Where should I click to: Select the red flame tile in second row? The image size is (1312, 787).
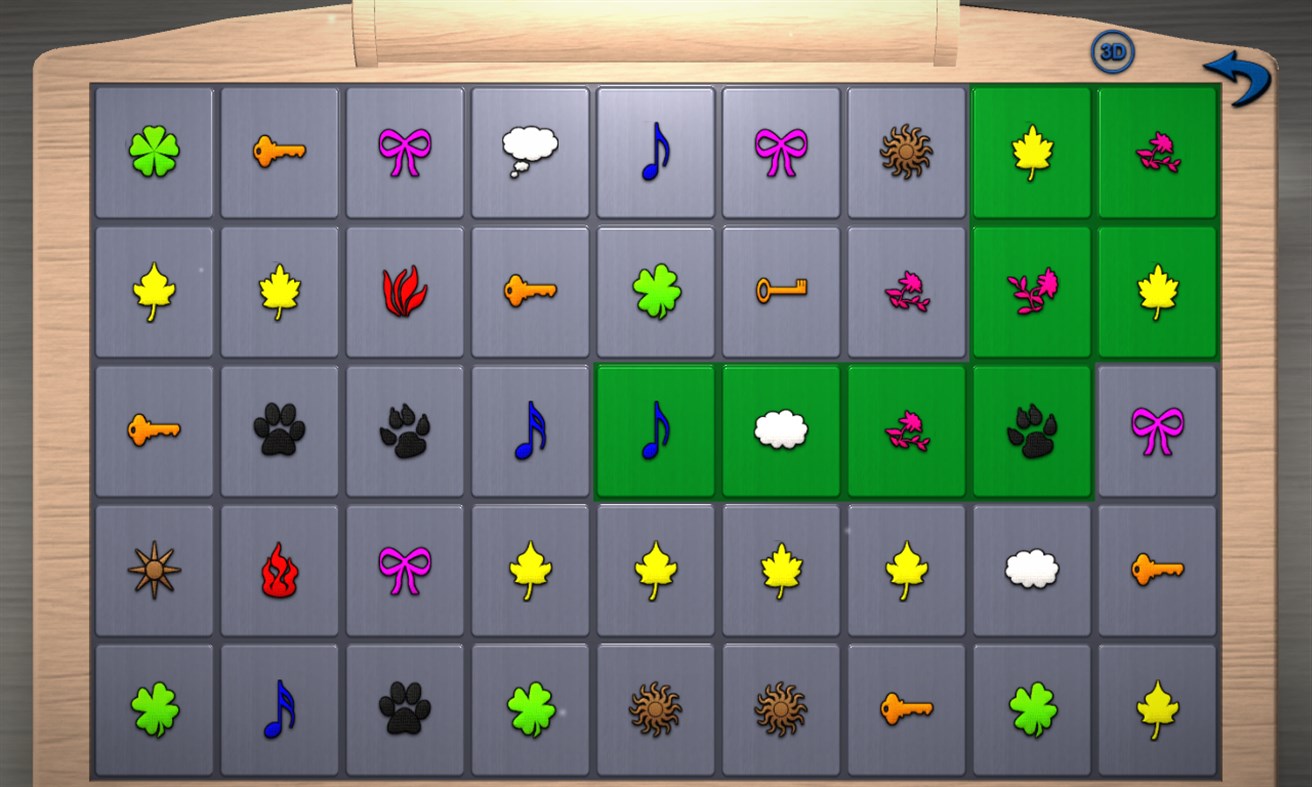(x=406, y=289)
